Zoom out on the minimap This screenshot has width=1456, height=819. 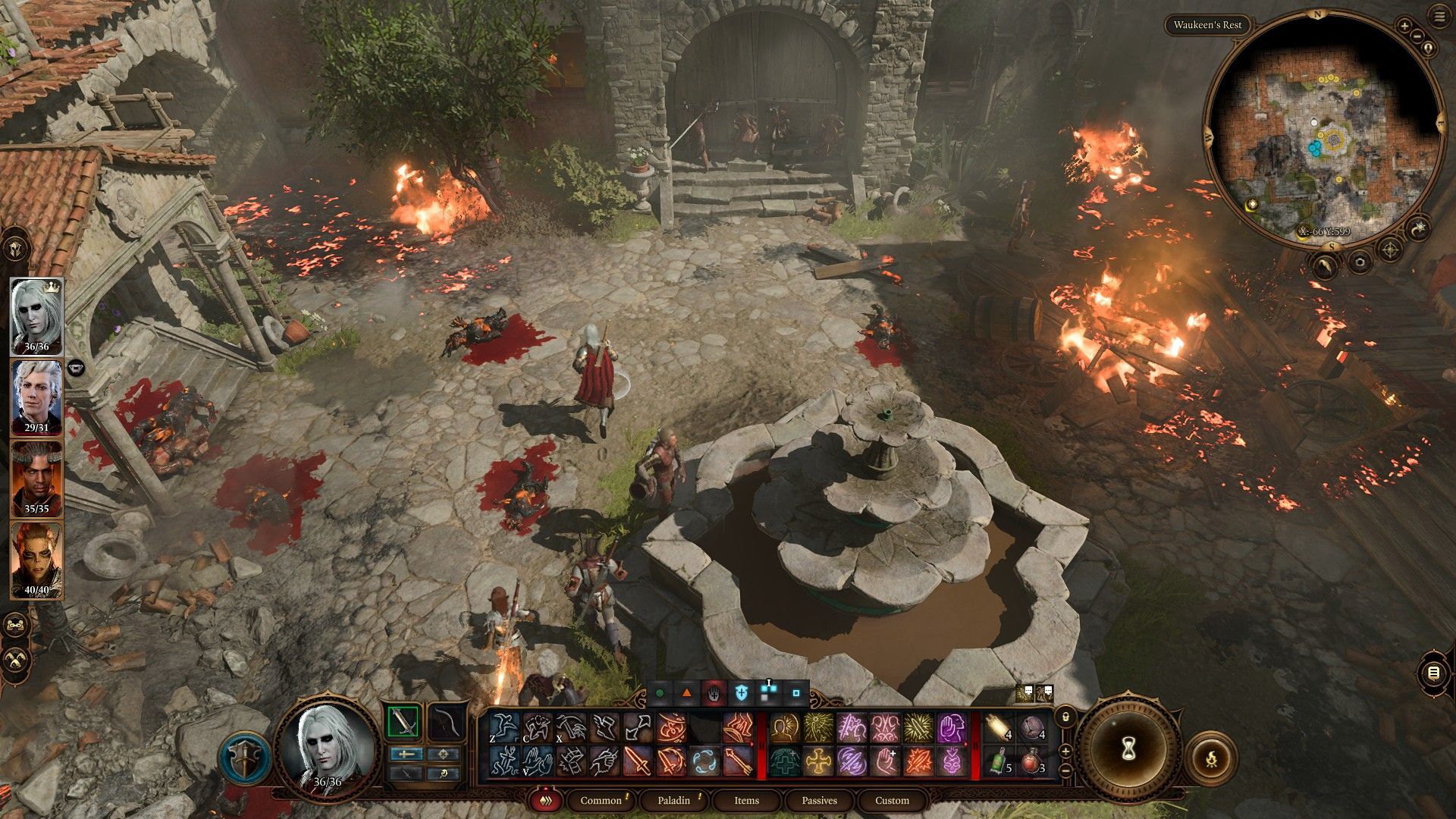pos(1417,36)
